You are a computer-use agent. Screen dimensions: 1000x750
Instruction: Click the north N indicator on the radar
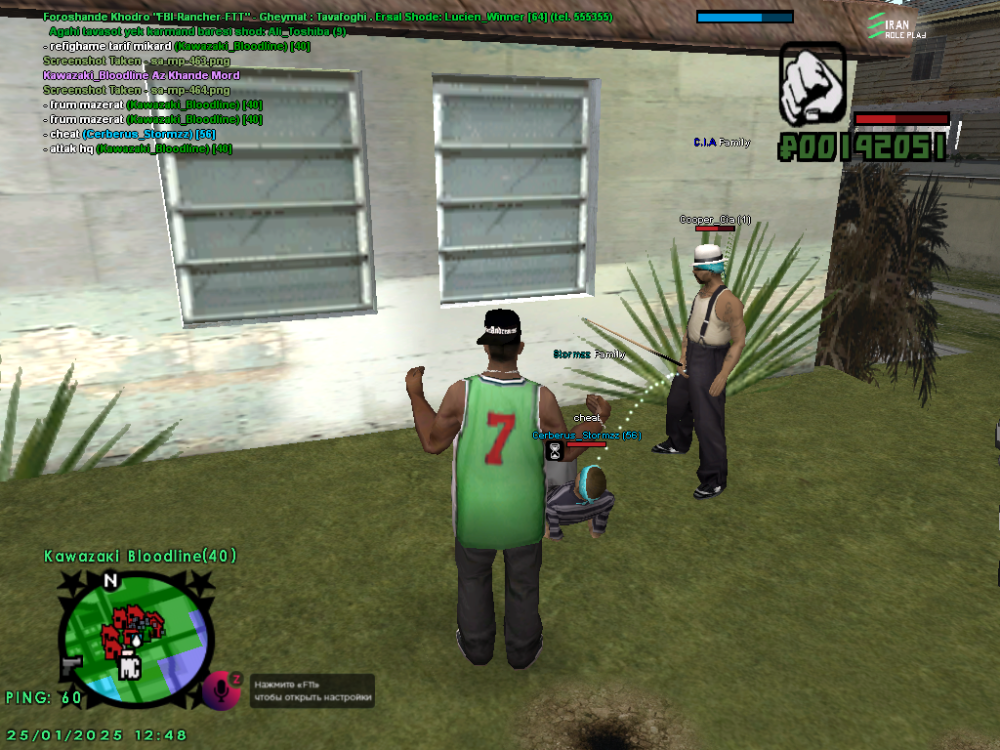[x=111, y=580]
